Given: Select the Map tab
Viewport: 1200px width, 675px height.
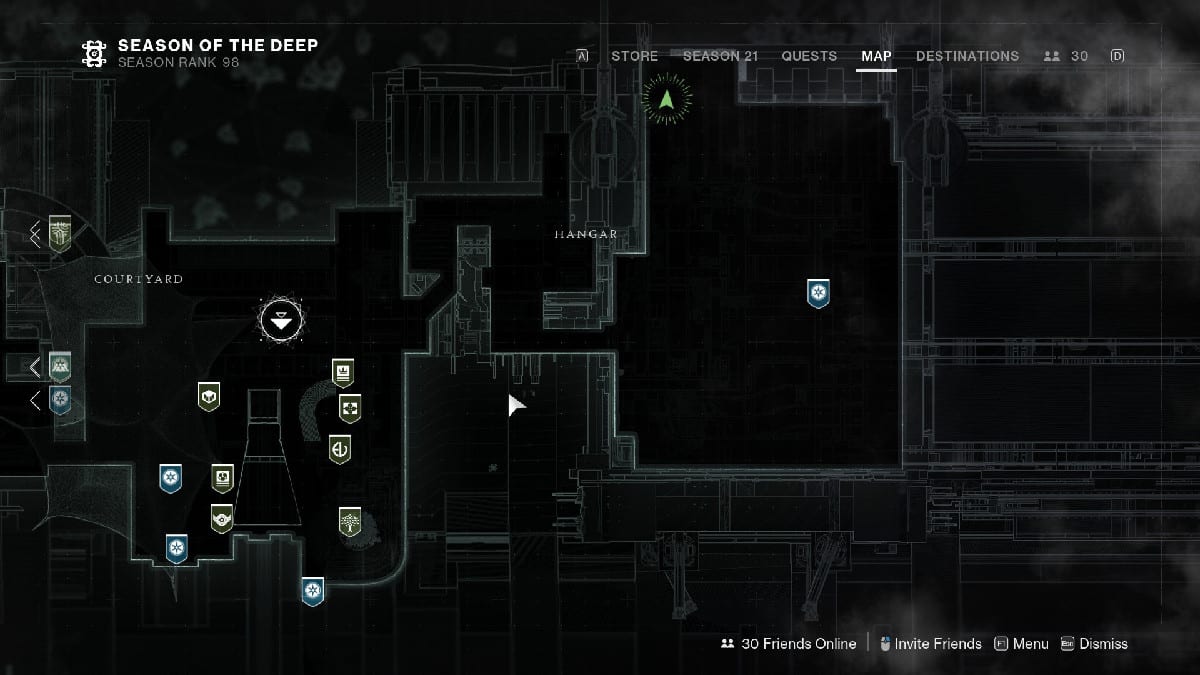Looking at the screenshot, I should point(876,56).
